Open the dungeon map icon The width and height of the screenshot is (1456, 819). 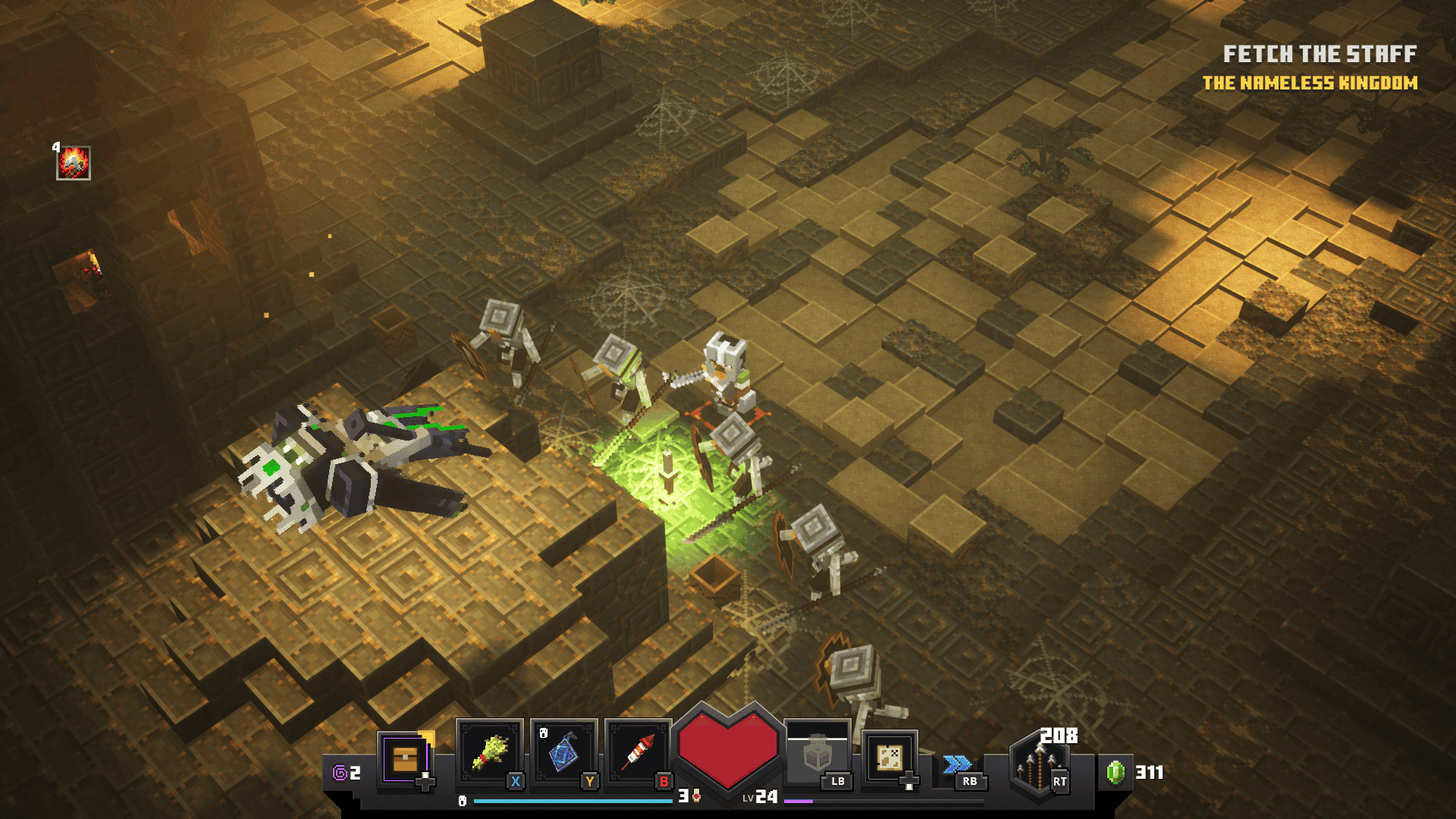click(x=889, y=757)
